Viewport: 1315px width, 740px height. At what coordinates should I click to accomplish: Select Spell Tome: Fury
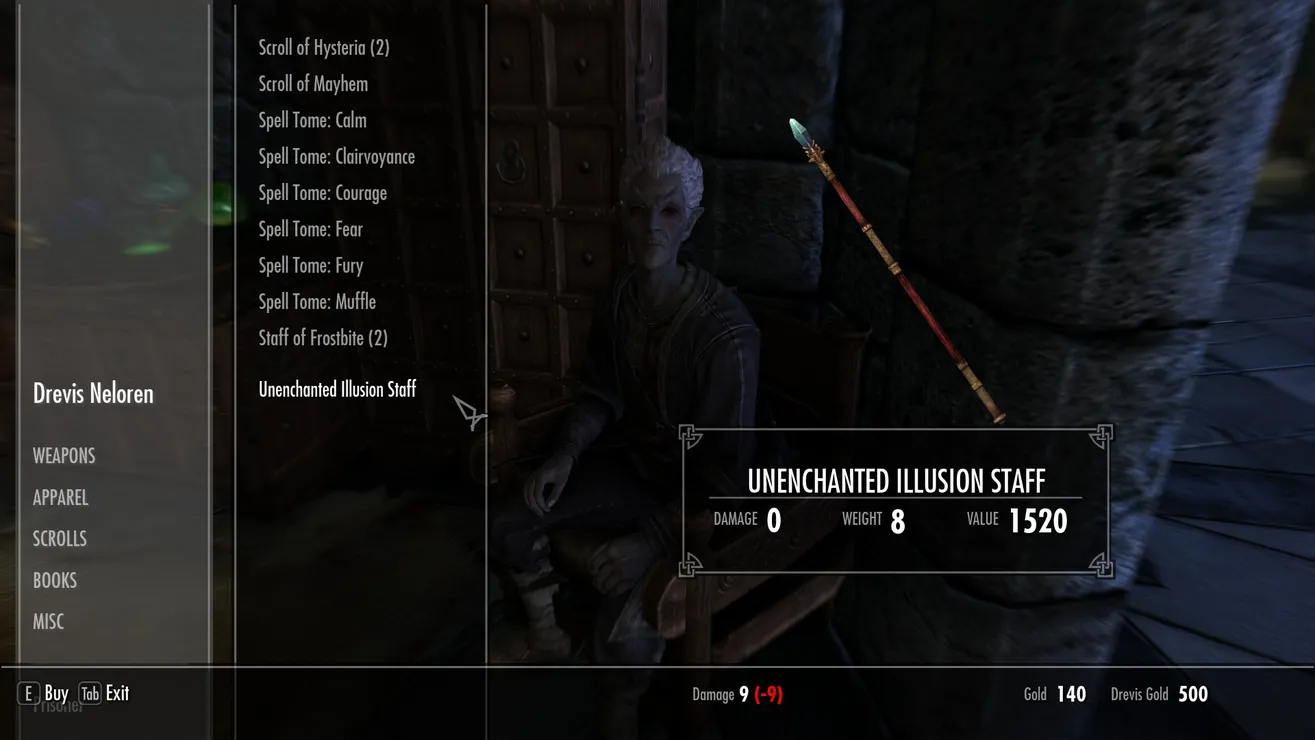310,265
